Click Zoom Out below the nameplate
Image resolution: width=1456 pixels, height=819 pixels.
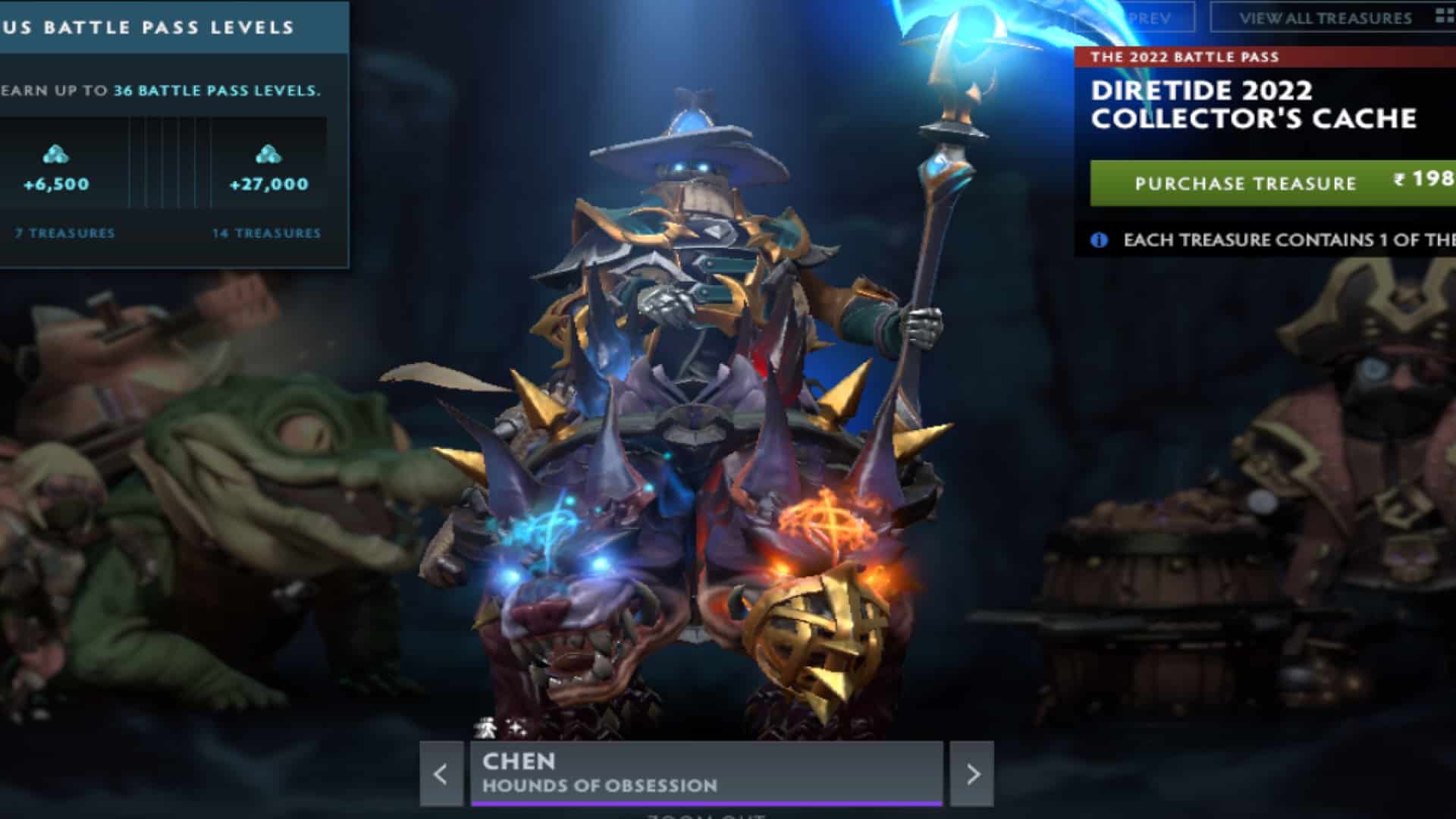click(705, 814)
